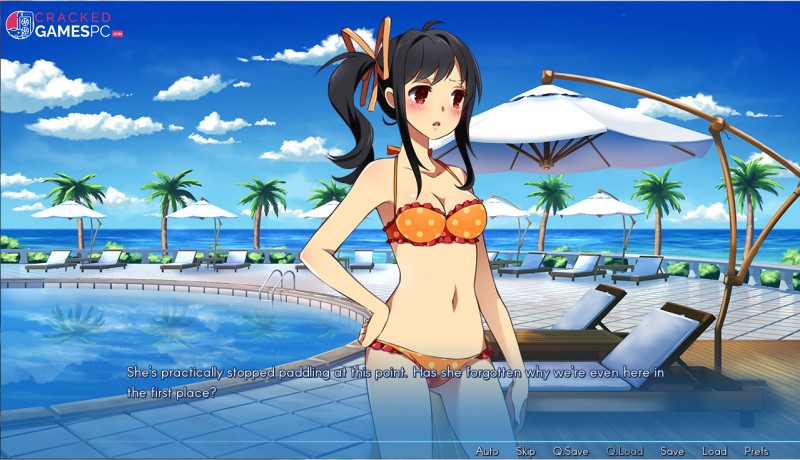Click Q.Save to quick save
This screenshot has width=800, height=460.
(x=570, y=451)
